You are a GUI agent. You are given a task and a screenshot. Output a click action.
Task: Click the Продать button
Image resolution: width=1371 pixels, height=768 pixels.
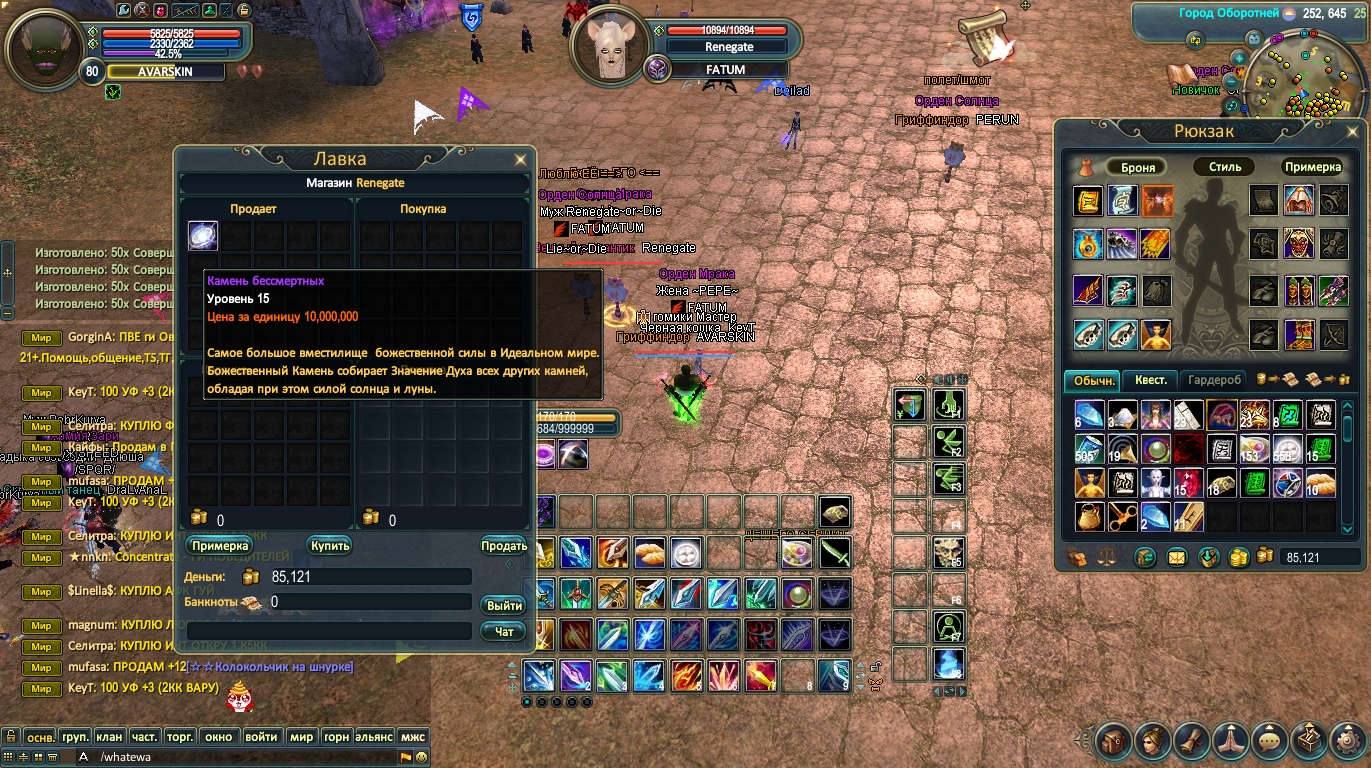pyautogui.click(x=504, y=546)
